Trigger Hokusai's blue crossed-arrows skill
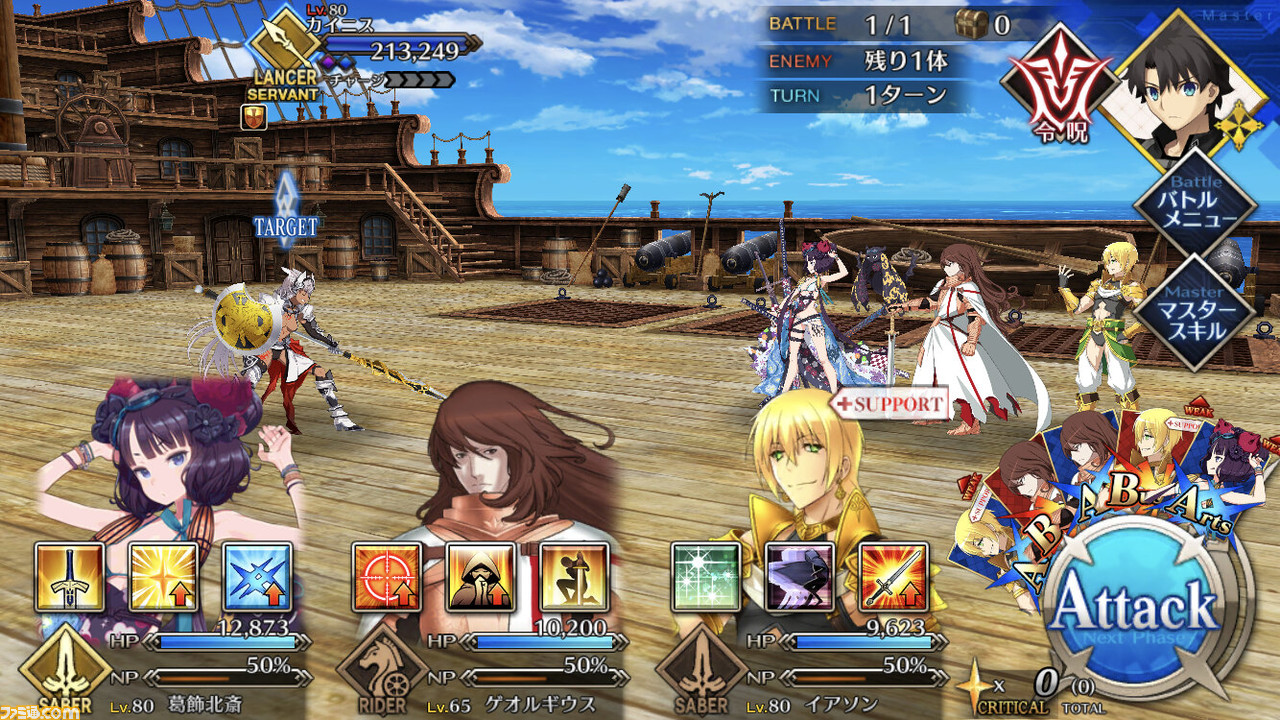1280x720 pixels. pos(258,577)
